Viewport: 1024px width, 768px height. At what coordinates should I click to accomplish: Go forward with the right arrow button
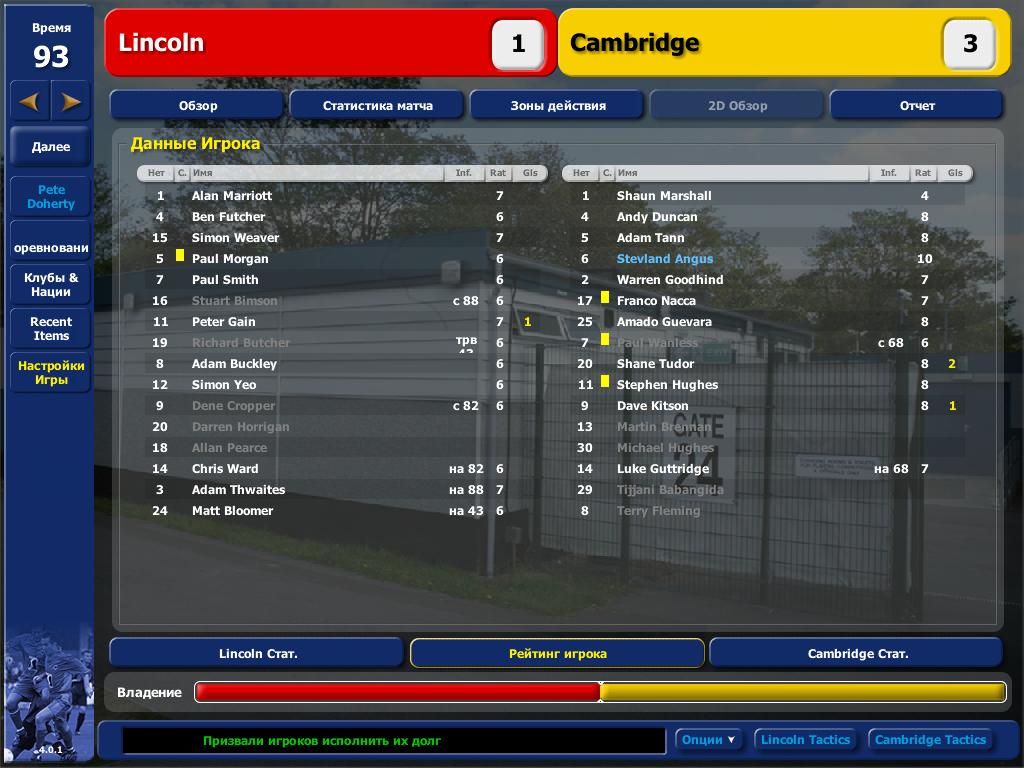(x=71, y=101)
